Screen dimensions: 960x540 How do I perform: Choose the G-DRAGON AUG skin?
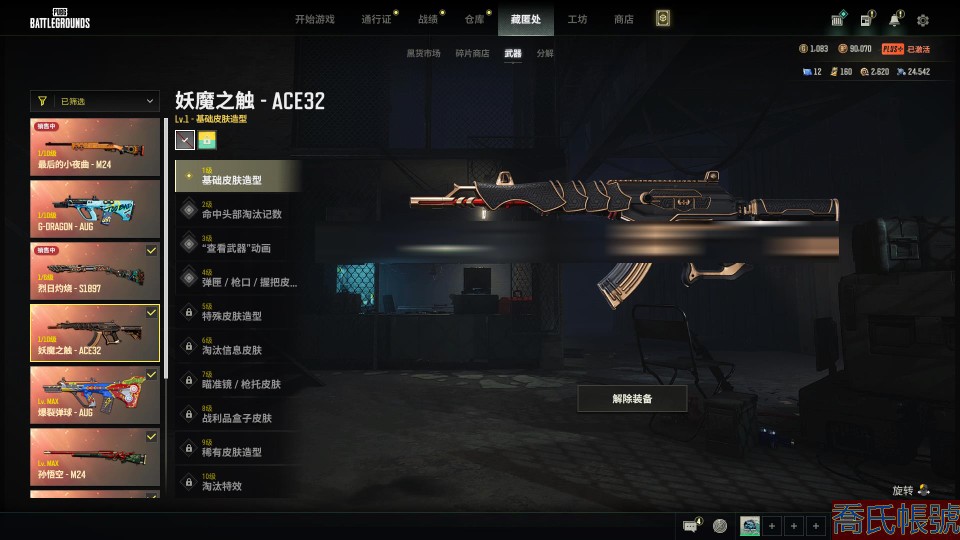(95, 208)
